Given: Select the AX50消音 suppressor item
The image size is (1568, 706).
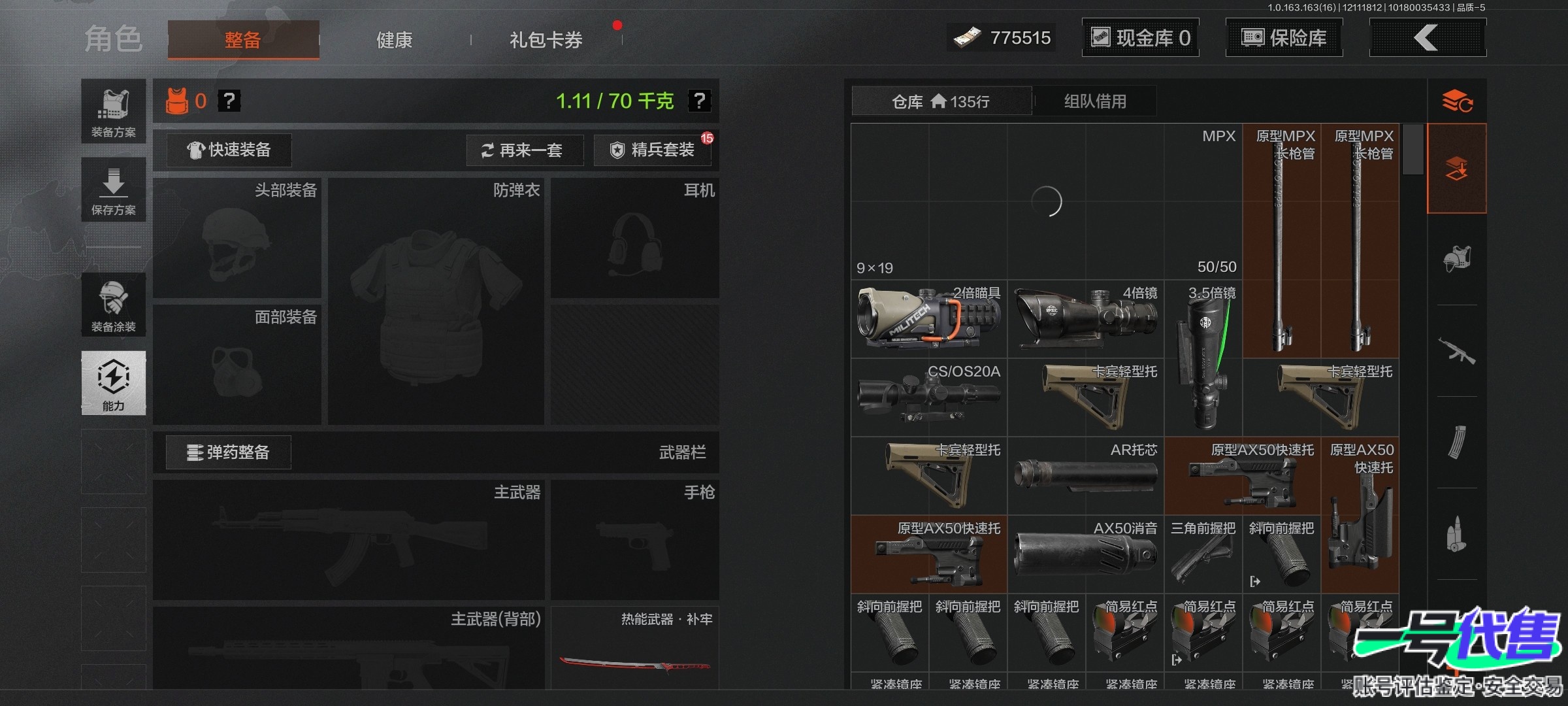Looking at the screenshot, I should 1085,554.
